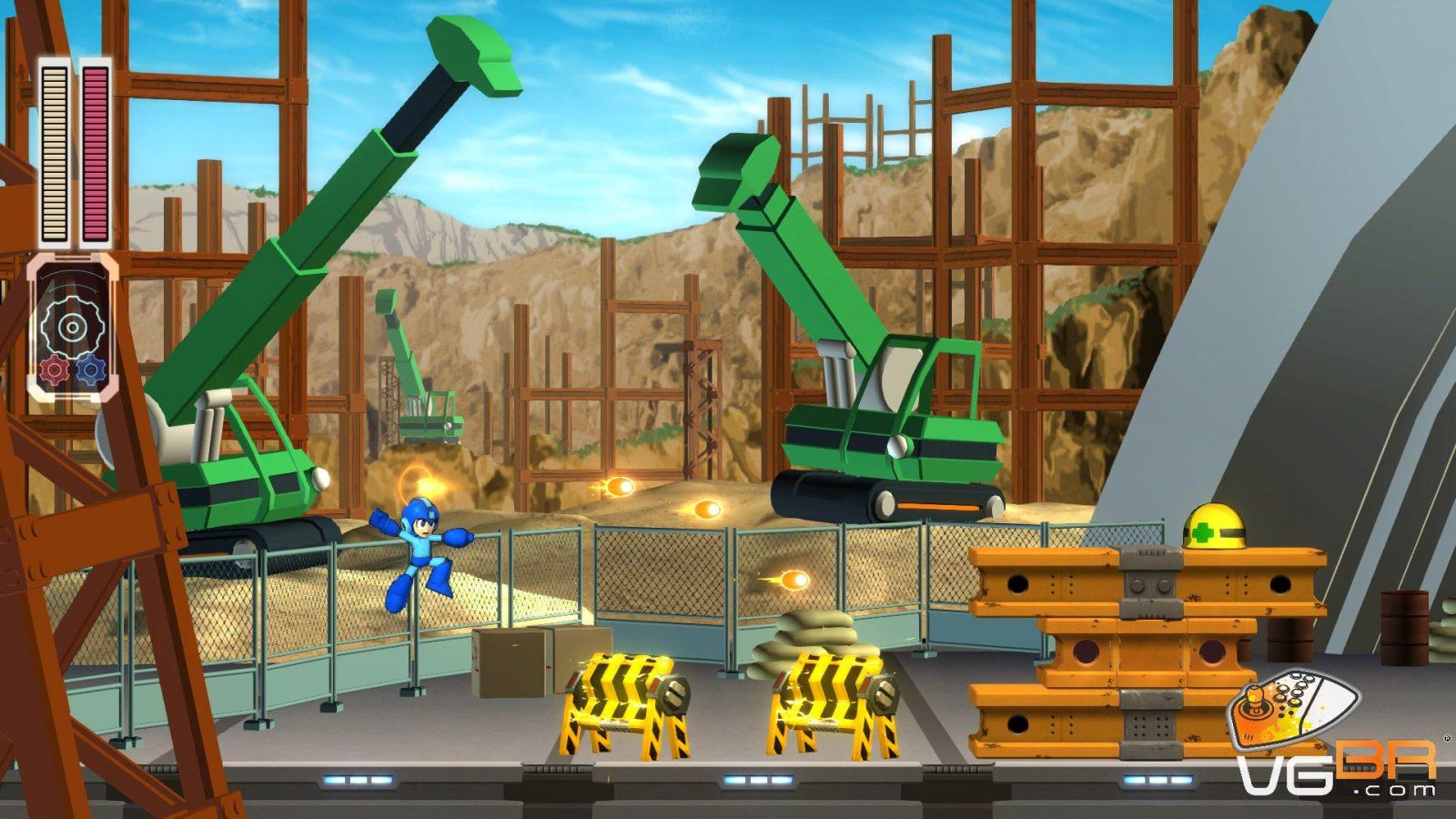Activate the red Power Gear icon
The width and height of the screenshot is (1456, 819).
[x=55, y=369]
